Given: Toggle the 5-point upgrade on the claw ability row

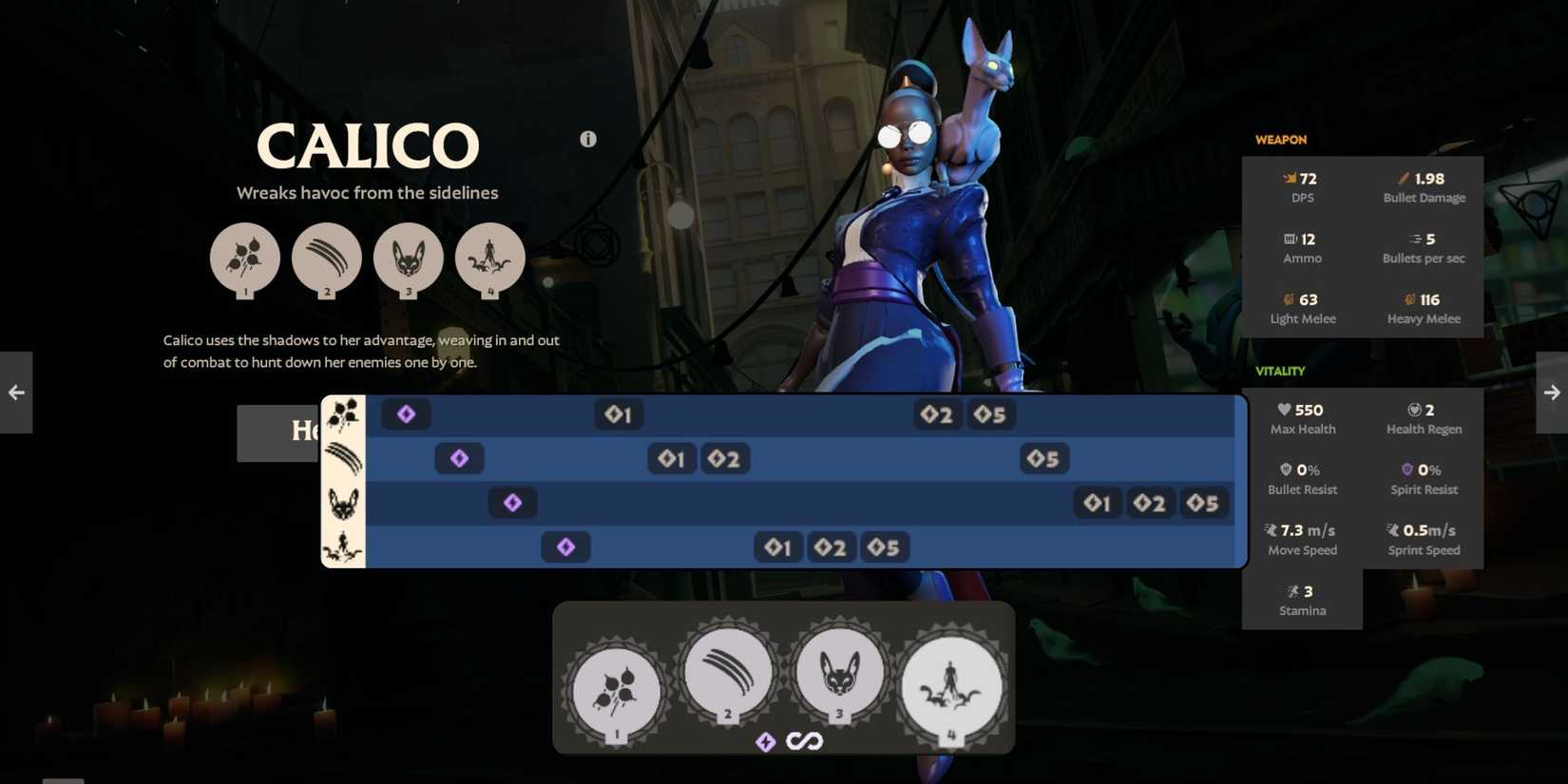Looking at the screenshot, I should pos(1042,458).
